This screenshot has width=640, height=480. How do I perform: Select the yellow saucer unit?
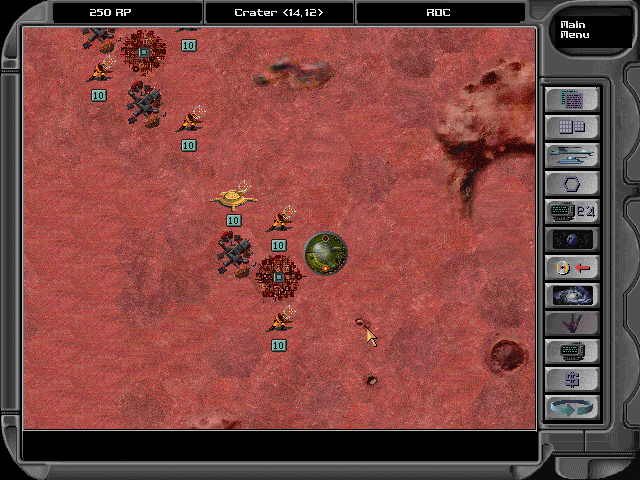point(233,196)
